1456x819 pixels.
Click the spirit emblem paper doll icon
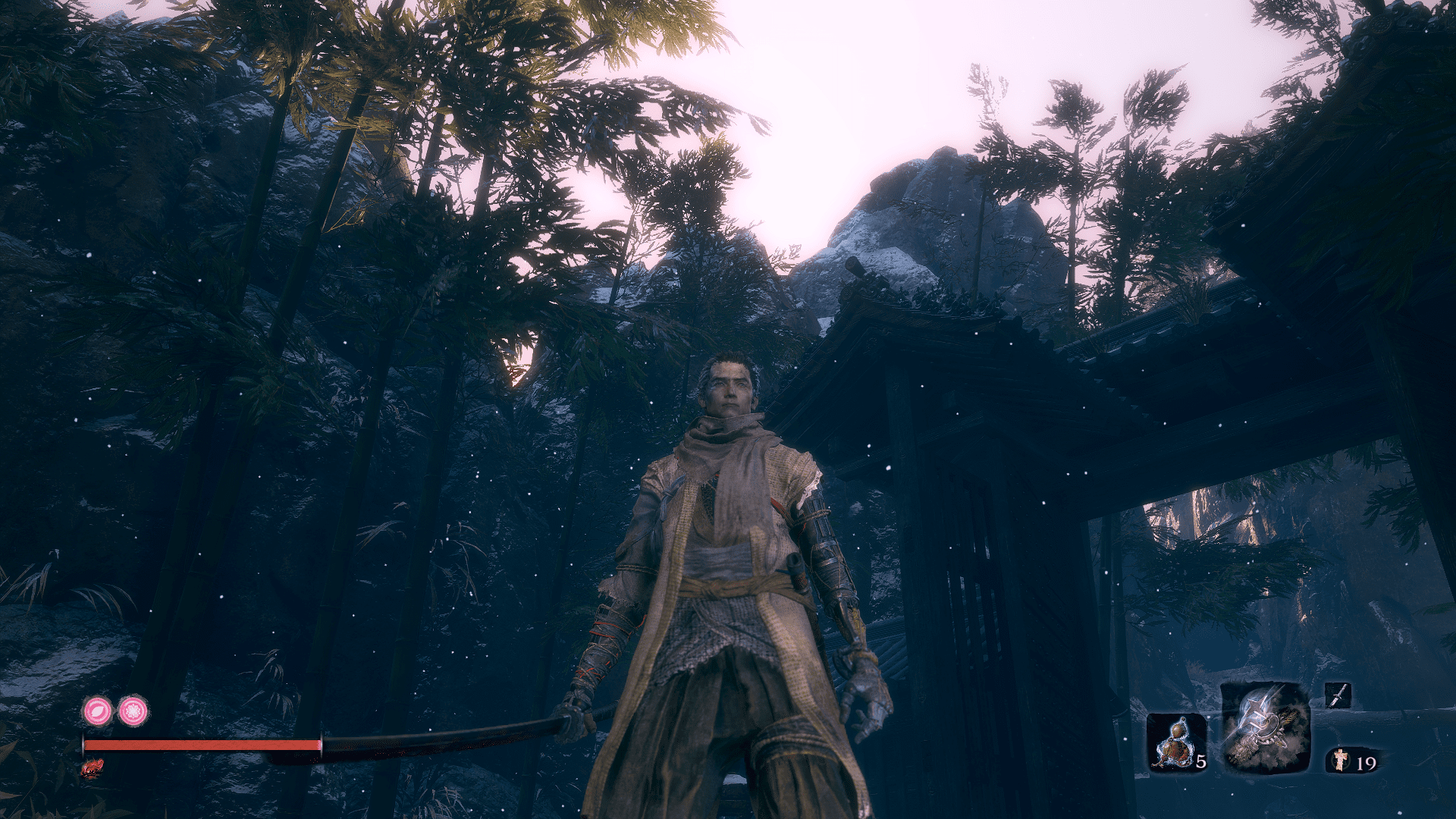click(1341, 759)
